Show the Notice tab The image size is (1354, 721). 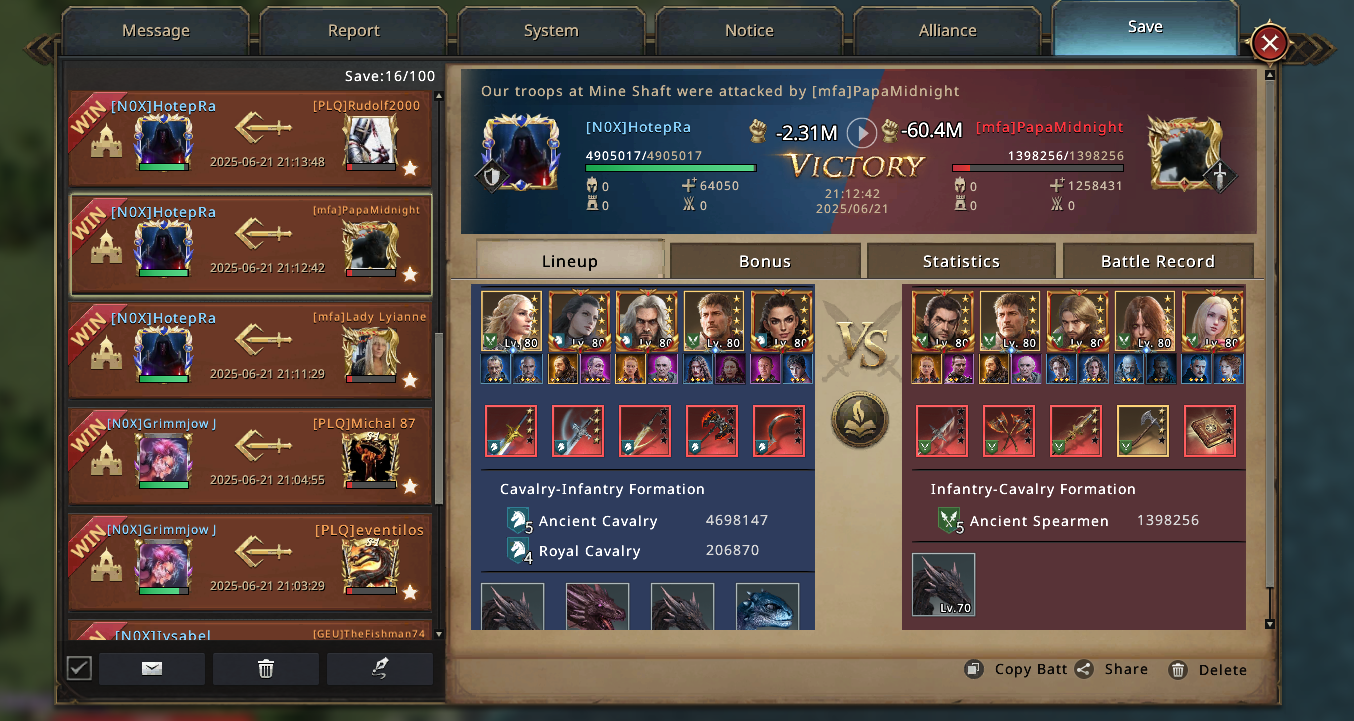tap(749, 31)
